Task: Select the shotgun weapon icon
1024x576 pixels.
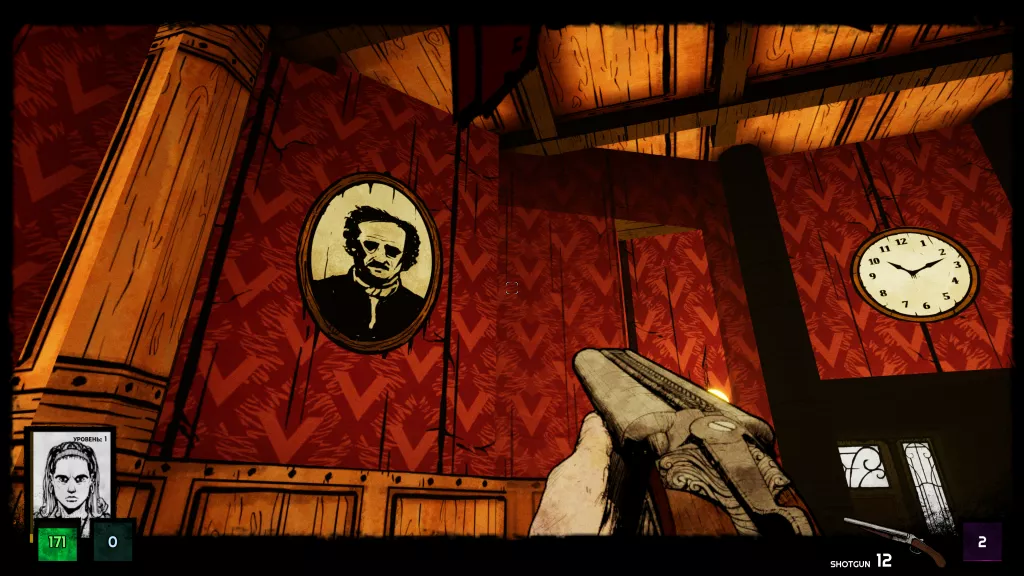Action: tap(894, 540)
